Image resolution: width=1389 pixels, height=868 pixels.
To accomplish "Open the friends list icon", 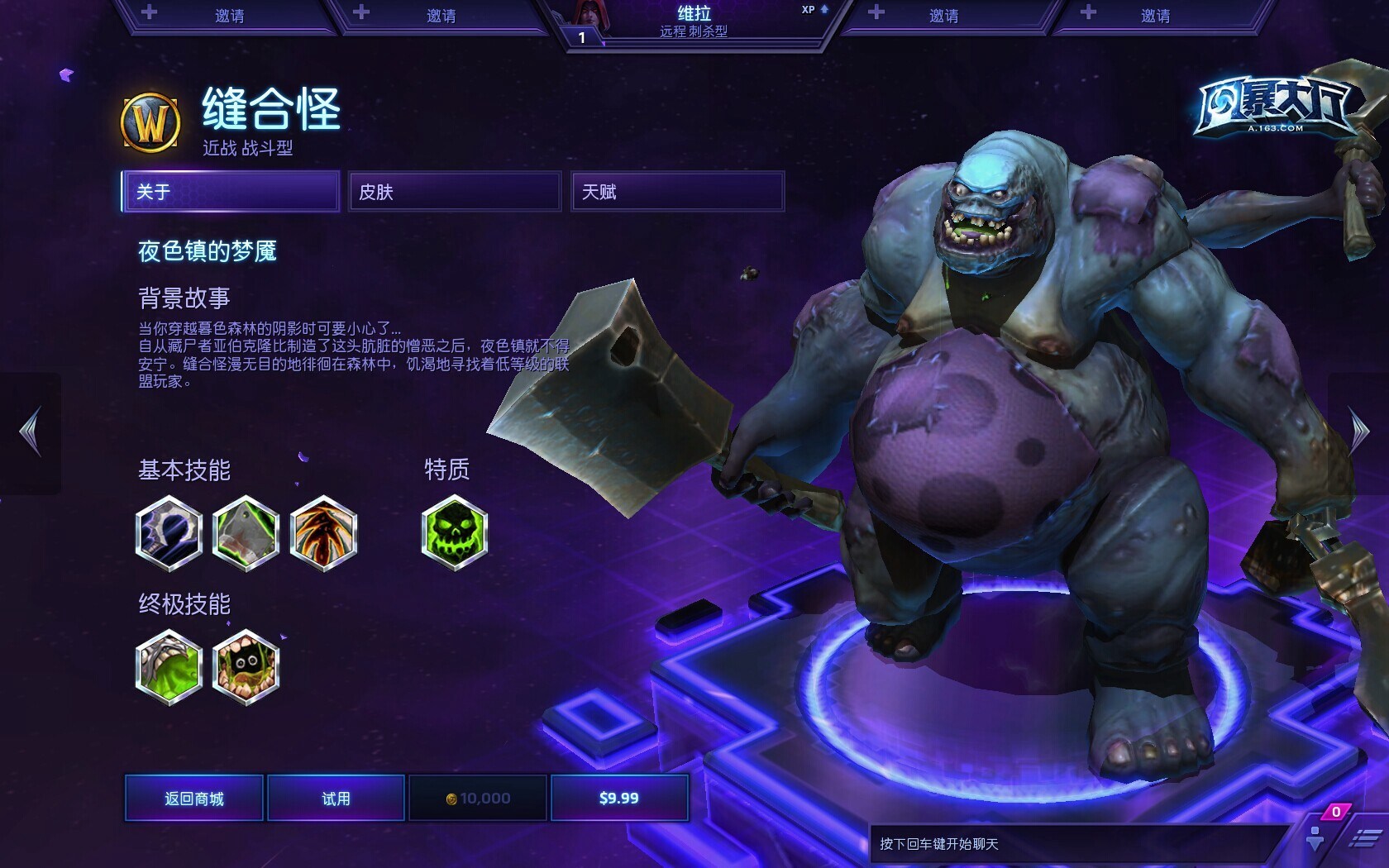I will pos(1315,838).
